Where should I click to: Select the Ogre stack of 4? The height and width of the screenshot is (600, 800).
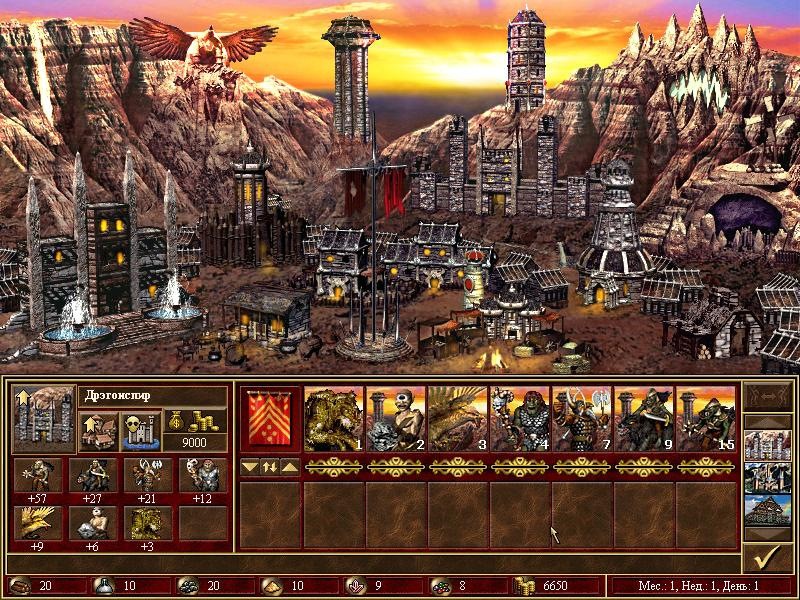520,419
